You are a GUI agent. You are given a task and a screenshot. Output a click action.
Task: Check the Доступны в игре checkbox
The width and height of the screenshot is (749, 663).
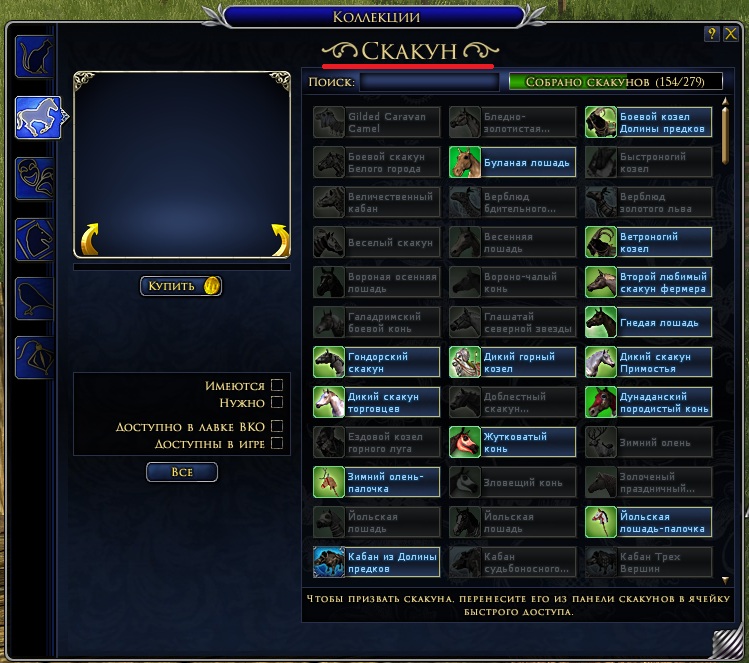pos(277,443)
